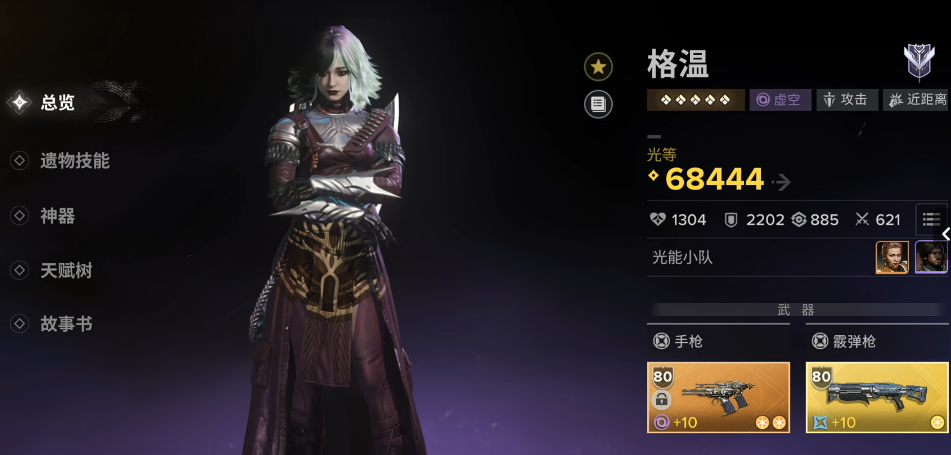951x455 pixels.
Task: Click the 近距离 range tag
Action: pyautogui.click(x=916, y=100)
